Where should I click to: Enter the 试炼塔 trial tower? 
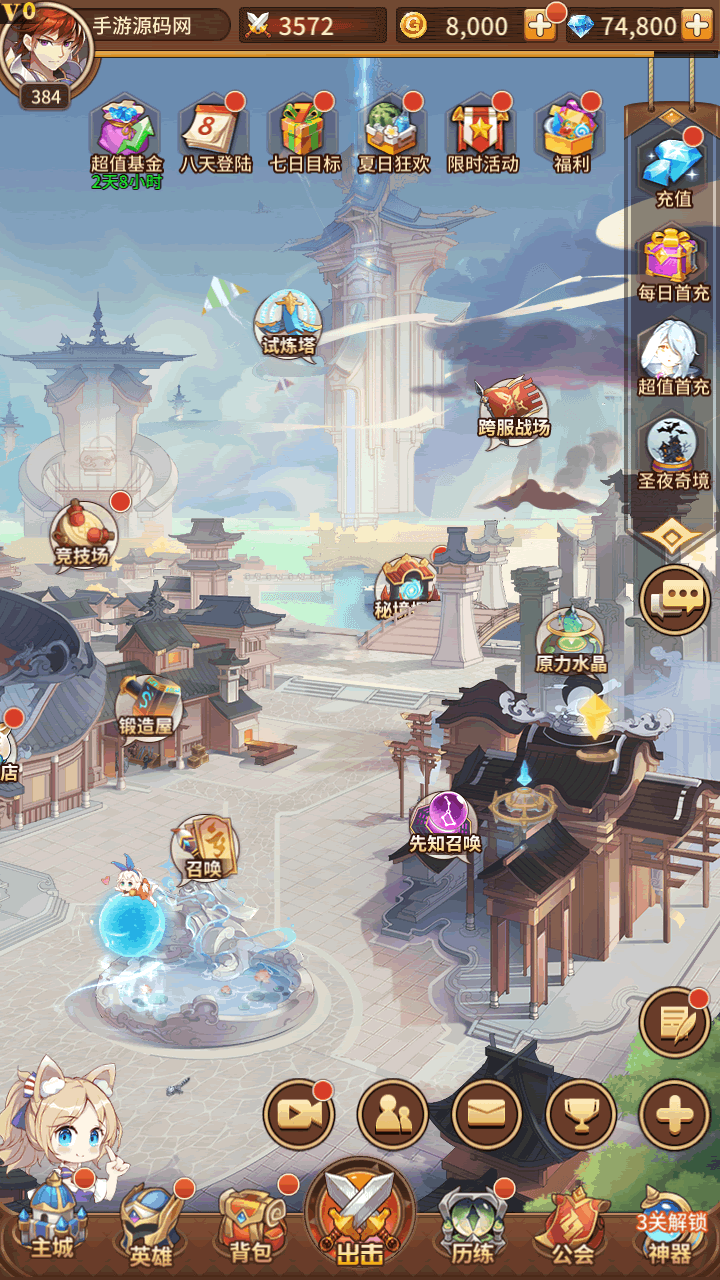pyautogui.click(x=288, y=322)
